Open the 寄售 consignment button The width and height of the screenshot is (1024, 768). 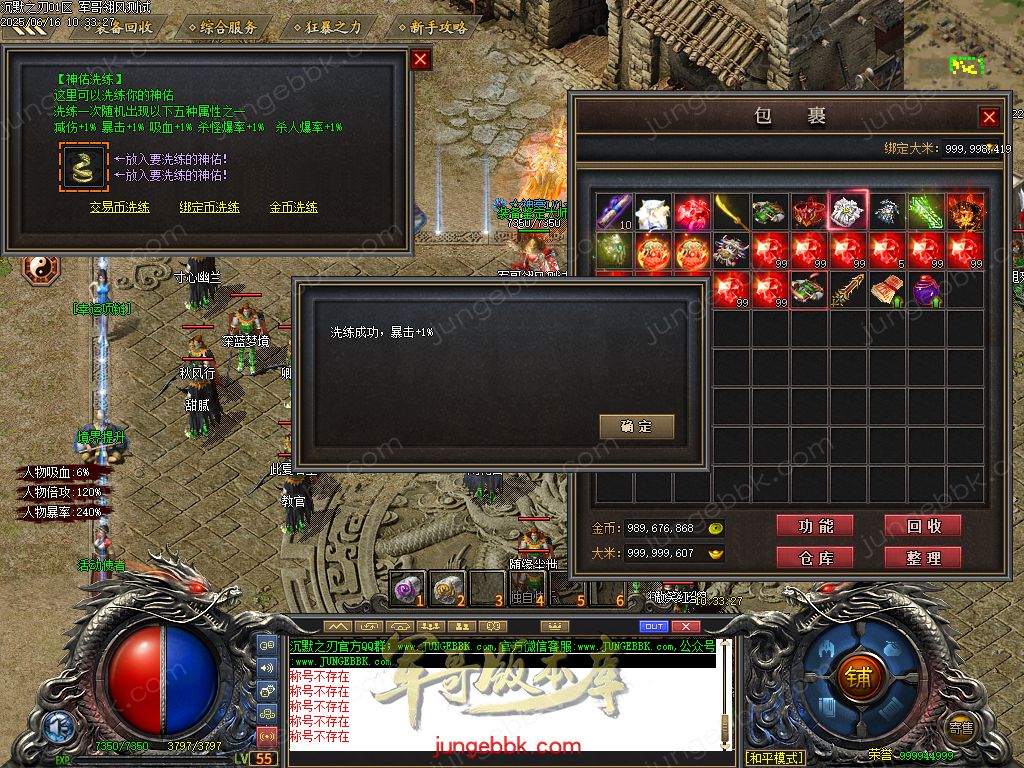point(961,728)
